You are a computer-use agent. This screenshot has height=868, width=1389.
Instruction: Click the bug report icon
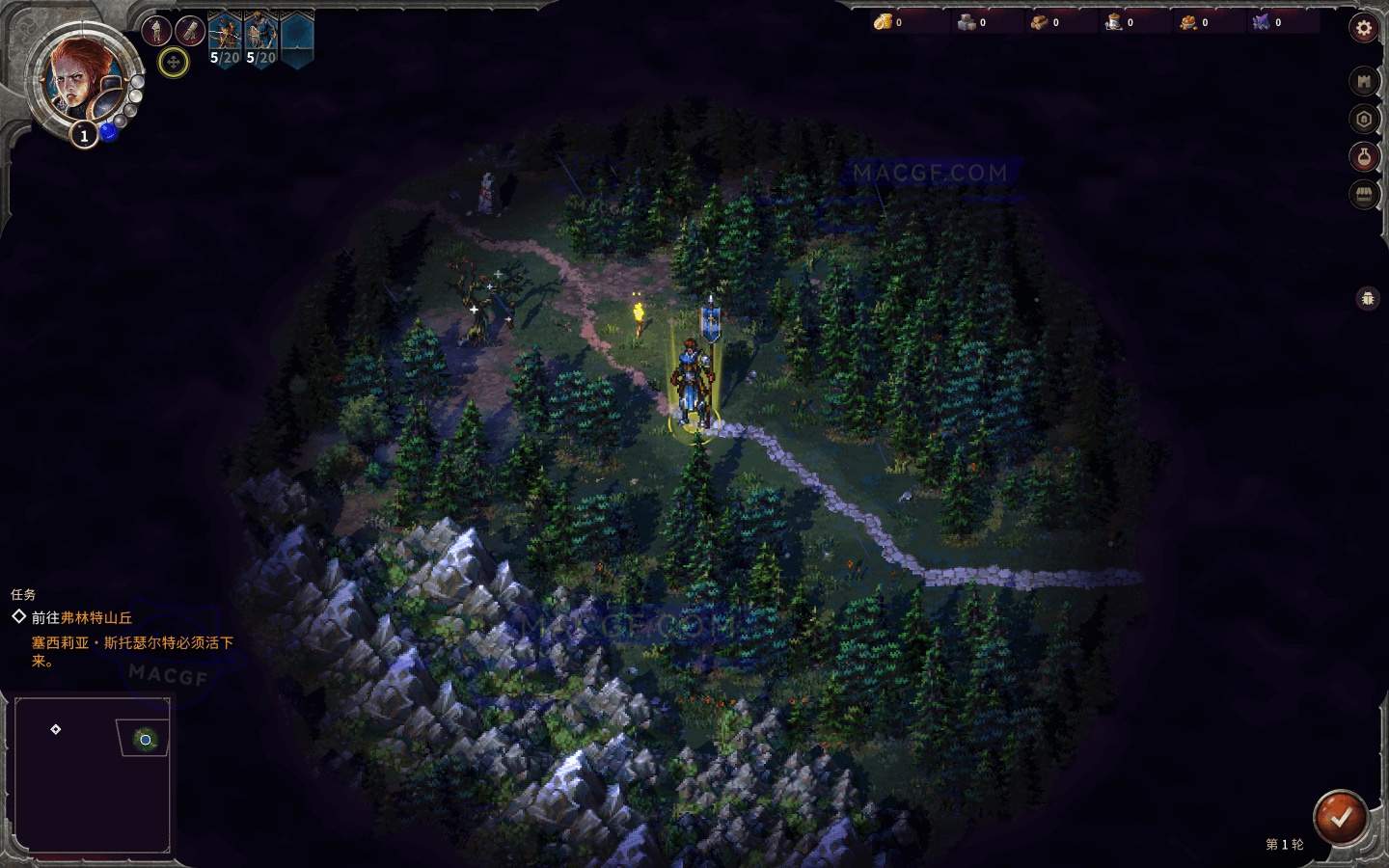(1369, 299)
